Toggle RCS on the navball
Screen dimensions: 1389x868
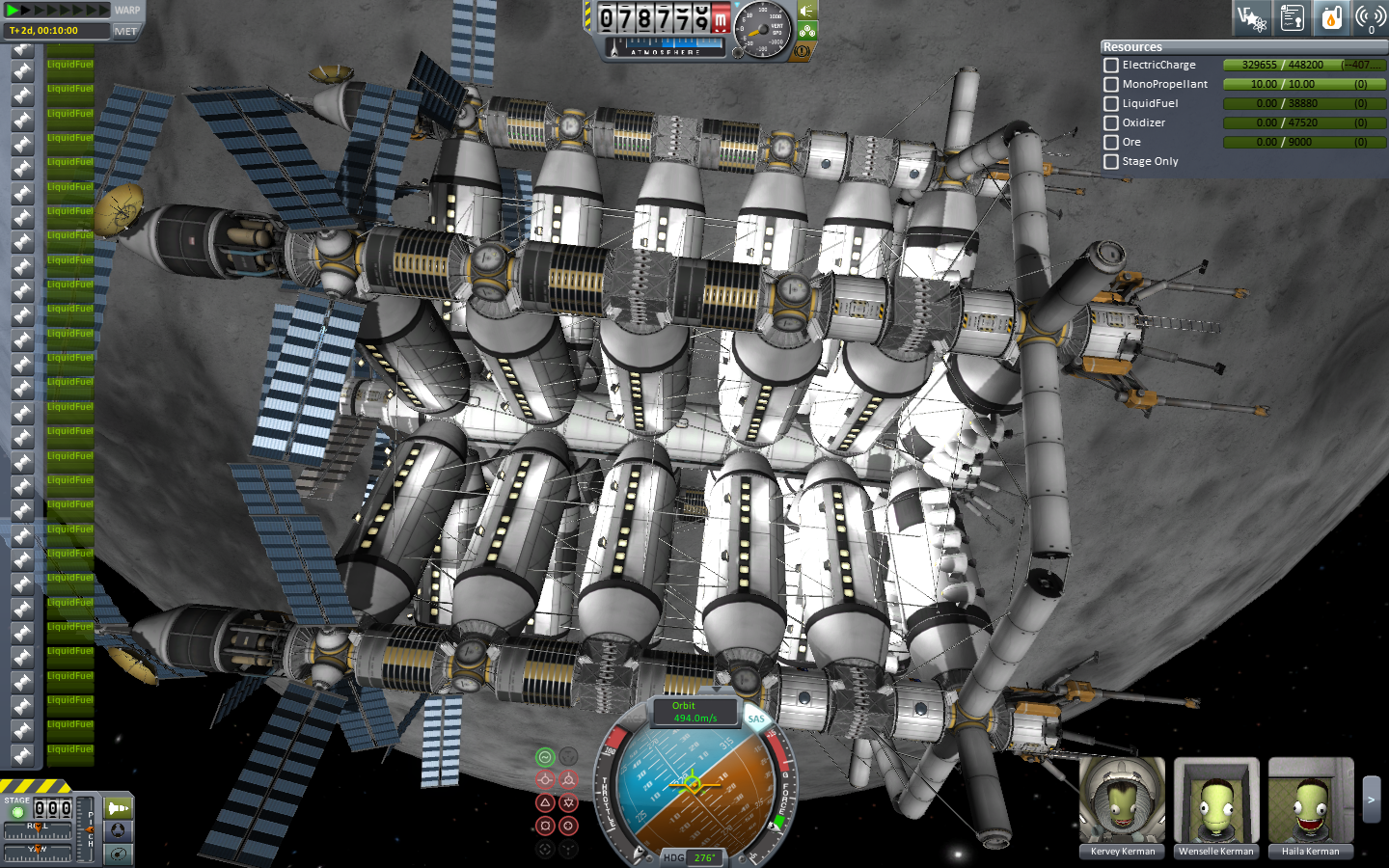coord(634,719)
